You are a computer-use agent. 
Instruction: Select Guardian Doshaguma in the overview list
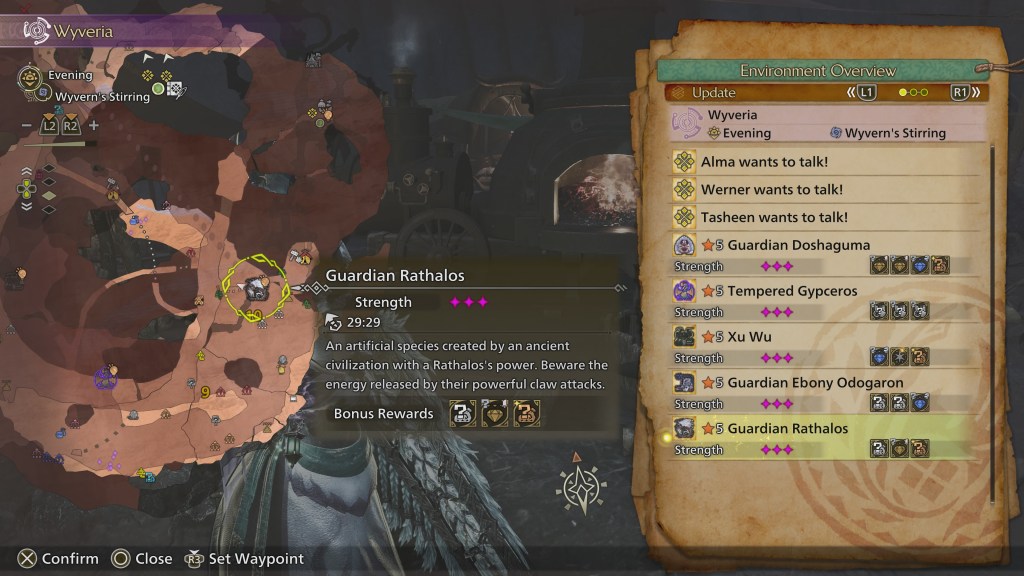coord(798,245)
